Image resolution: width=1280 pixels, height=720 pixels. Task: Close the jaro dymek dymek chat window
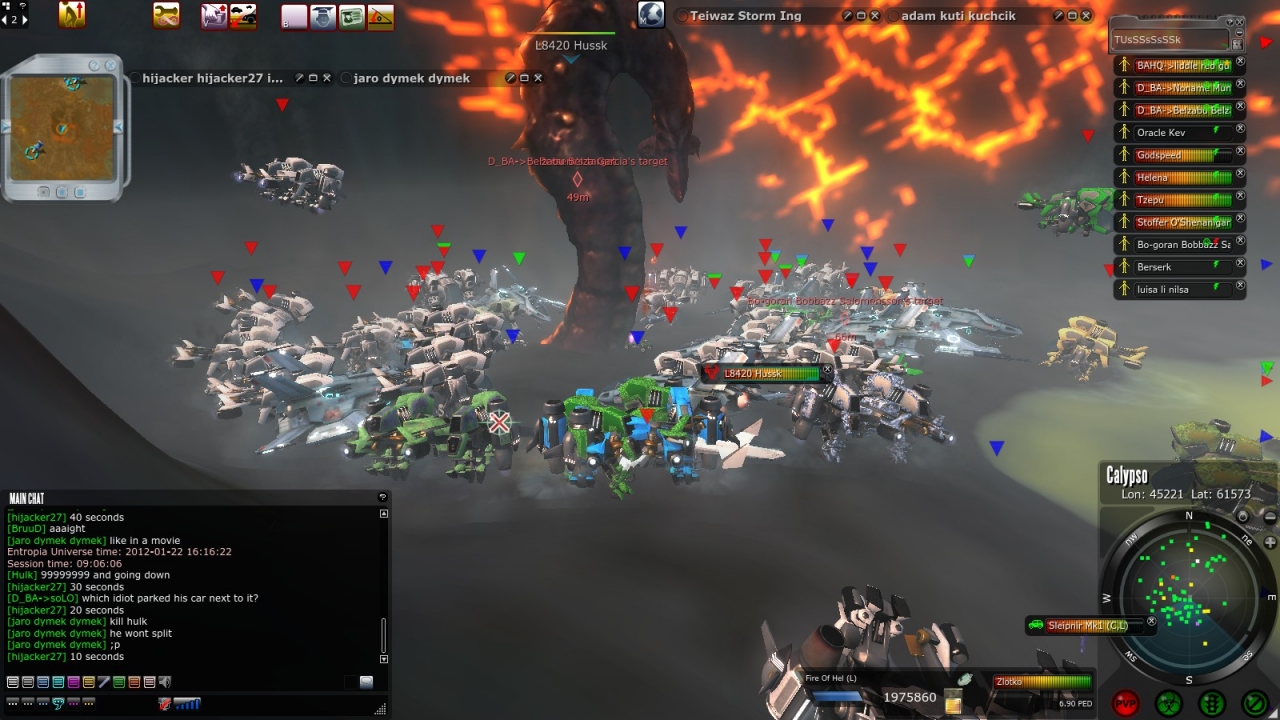(538, 78)
